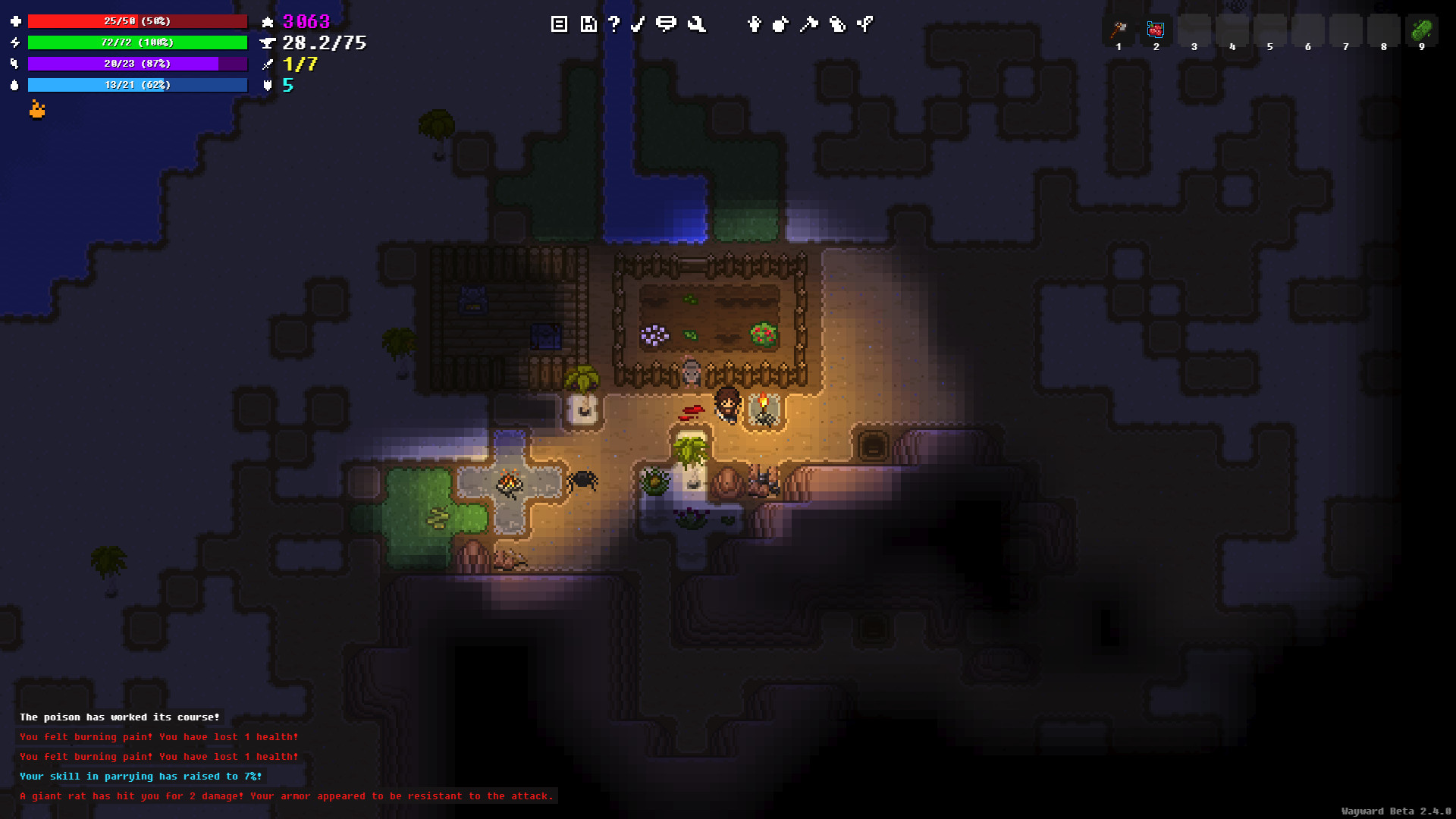1456x819 pixels.
Task: Click the floppy disk save icon
Action: [588, 24]
